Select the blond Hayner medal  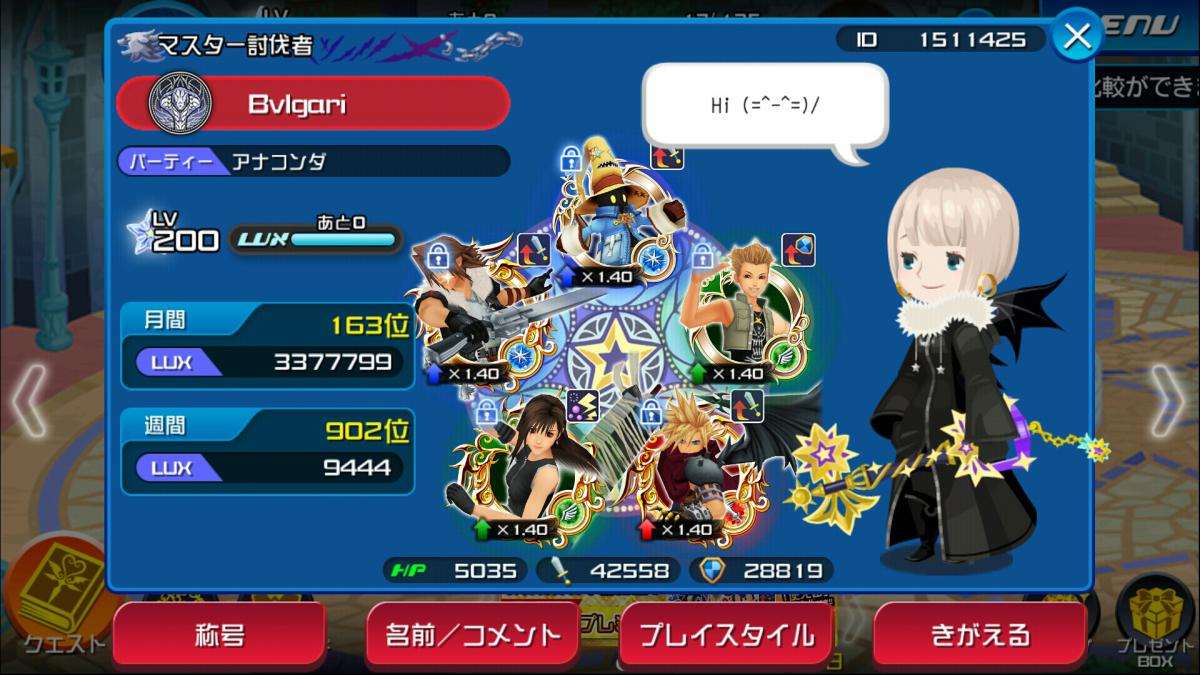[742, 312]
